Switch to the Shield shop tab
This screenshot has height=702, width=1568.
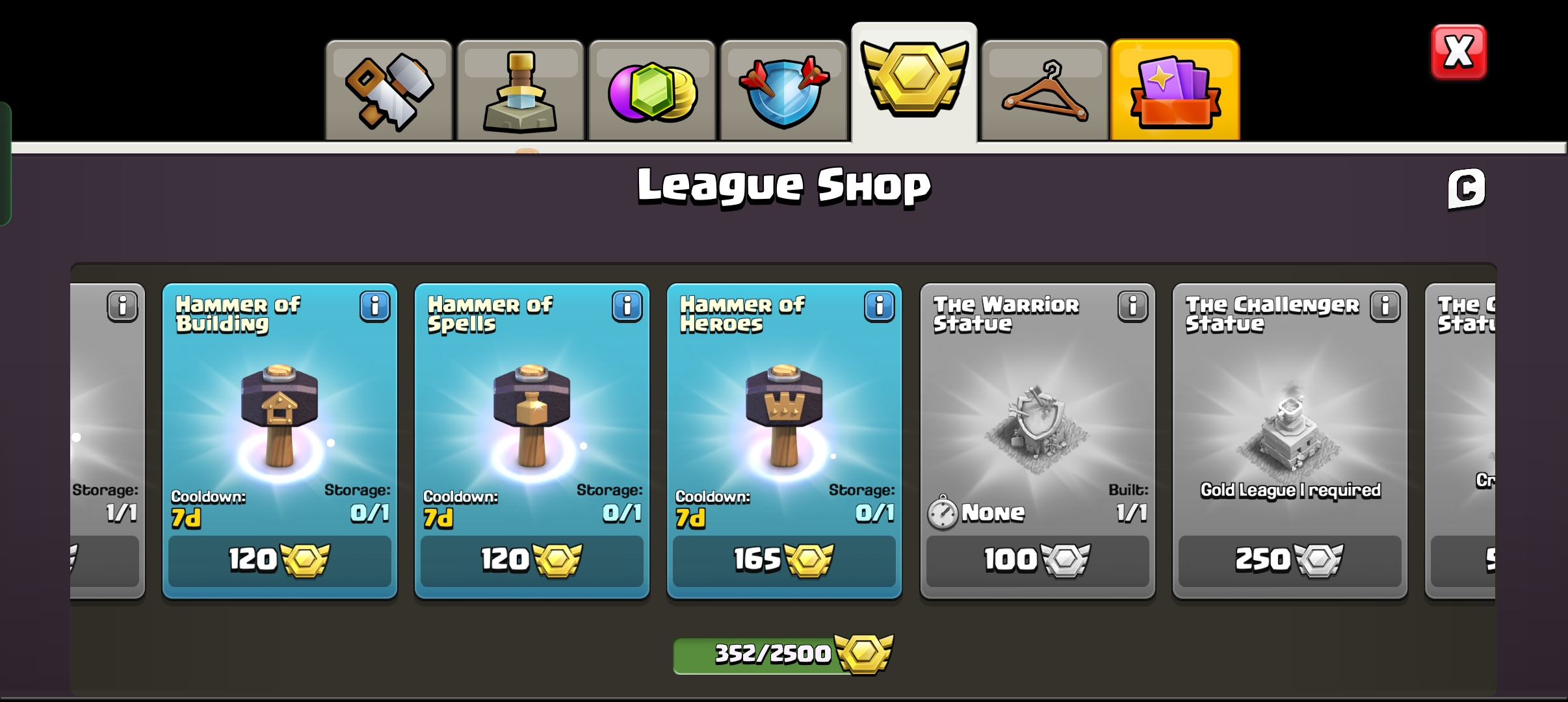pyautogui.click(x=783, y=89)
